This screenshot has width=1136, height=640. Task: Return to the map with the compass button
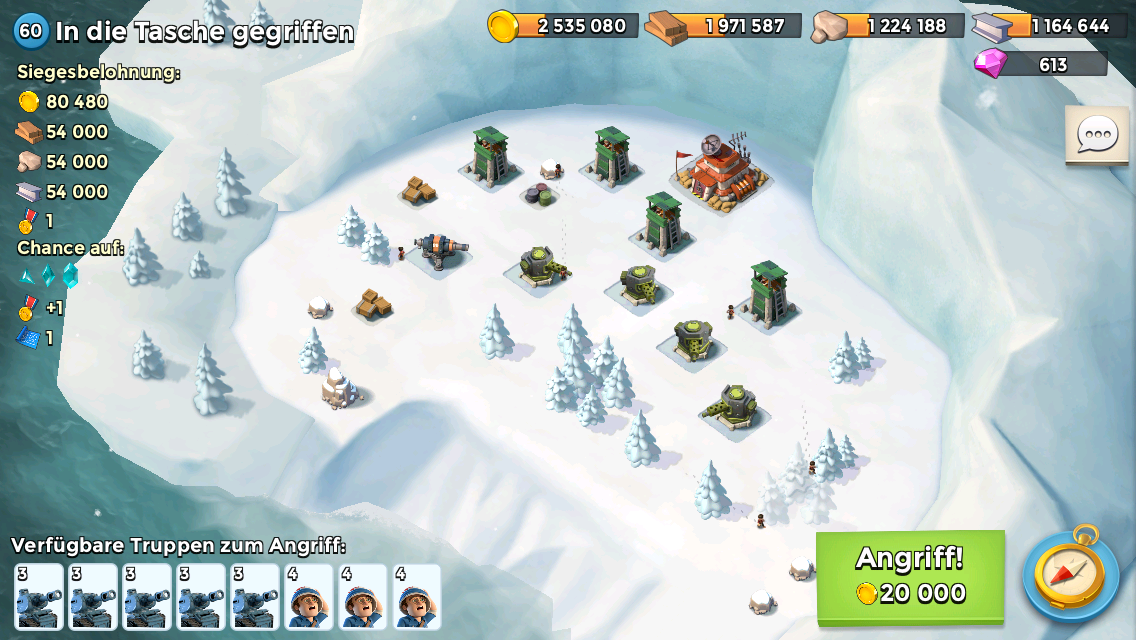1071,574
